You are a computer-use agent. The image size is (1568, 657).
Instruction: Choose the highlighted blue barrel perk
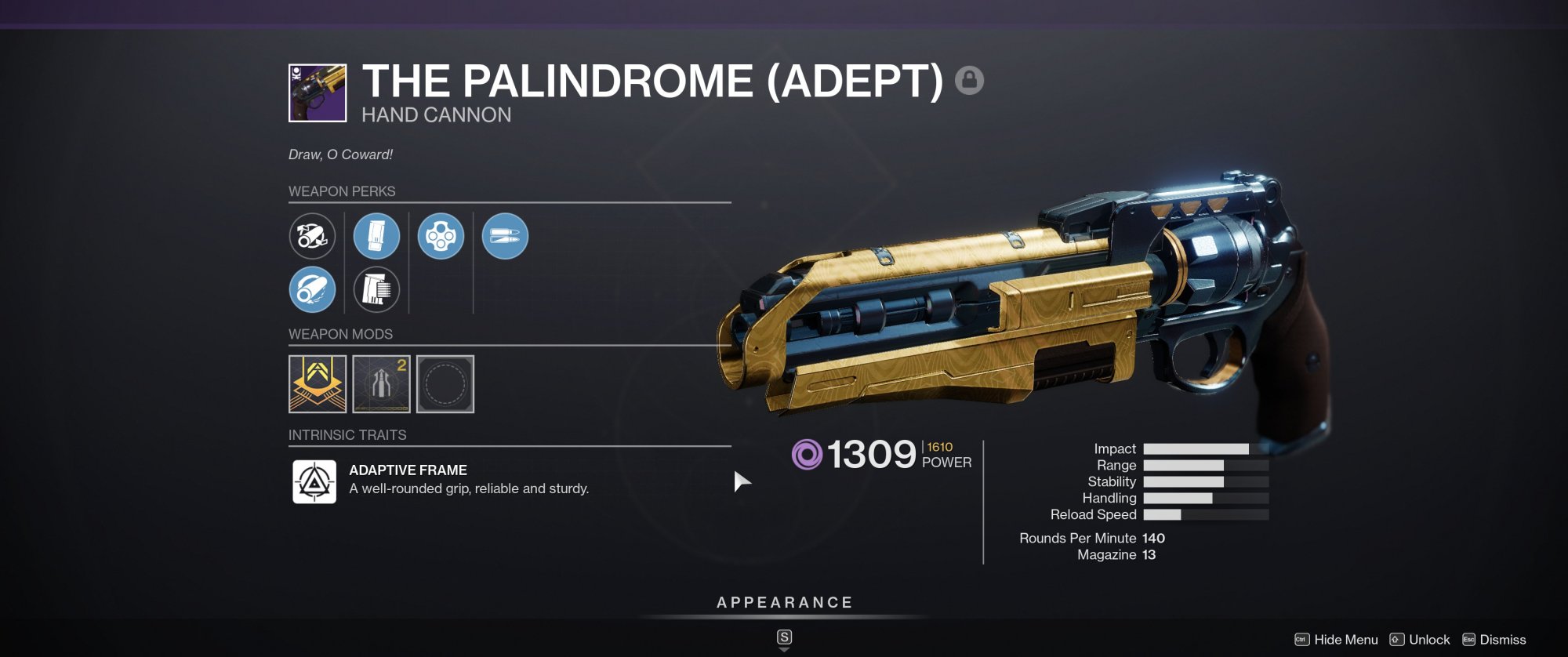pos(312,289)
